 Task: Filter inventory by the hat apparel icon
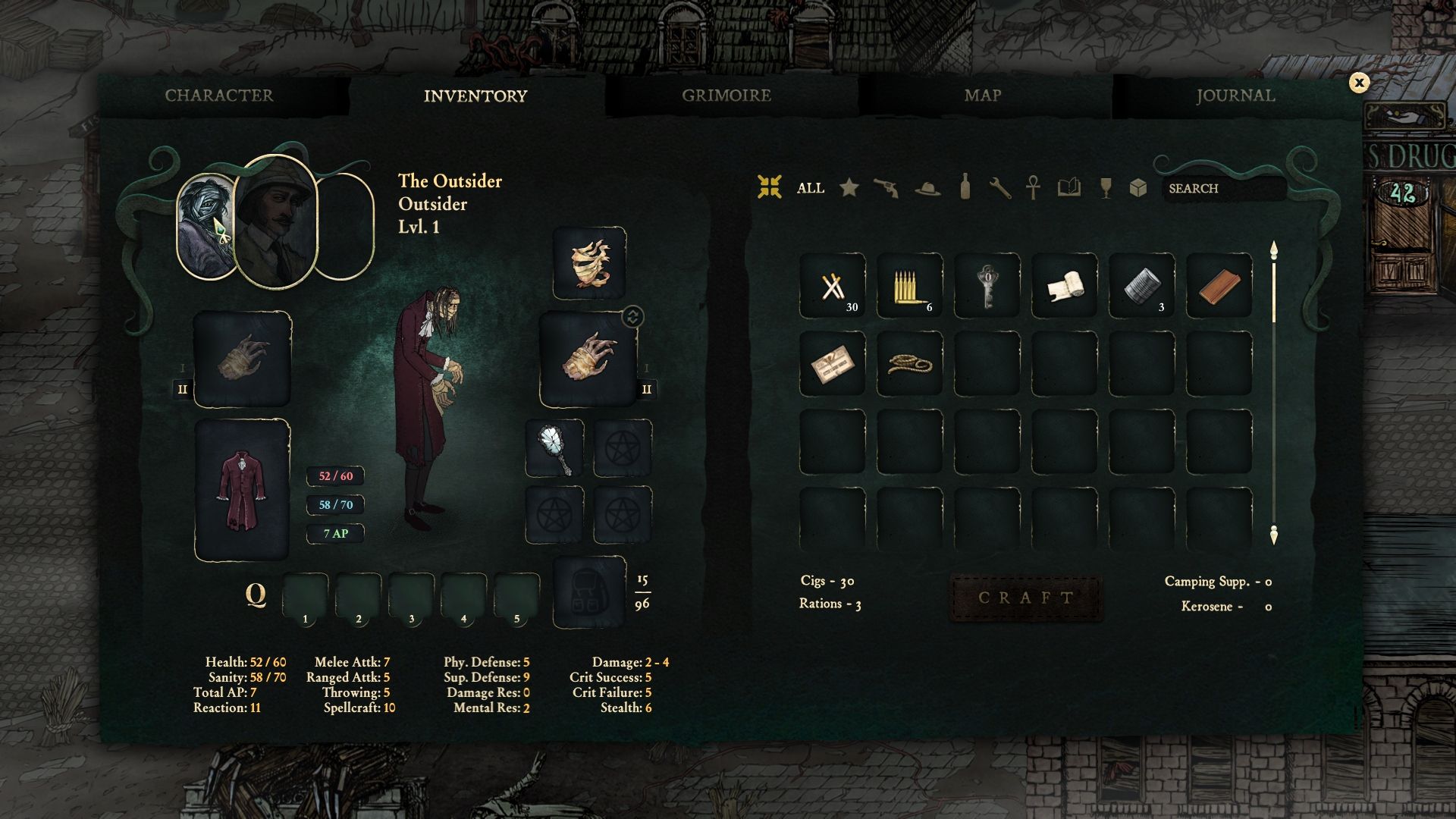(x=927, y=189)
